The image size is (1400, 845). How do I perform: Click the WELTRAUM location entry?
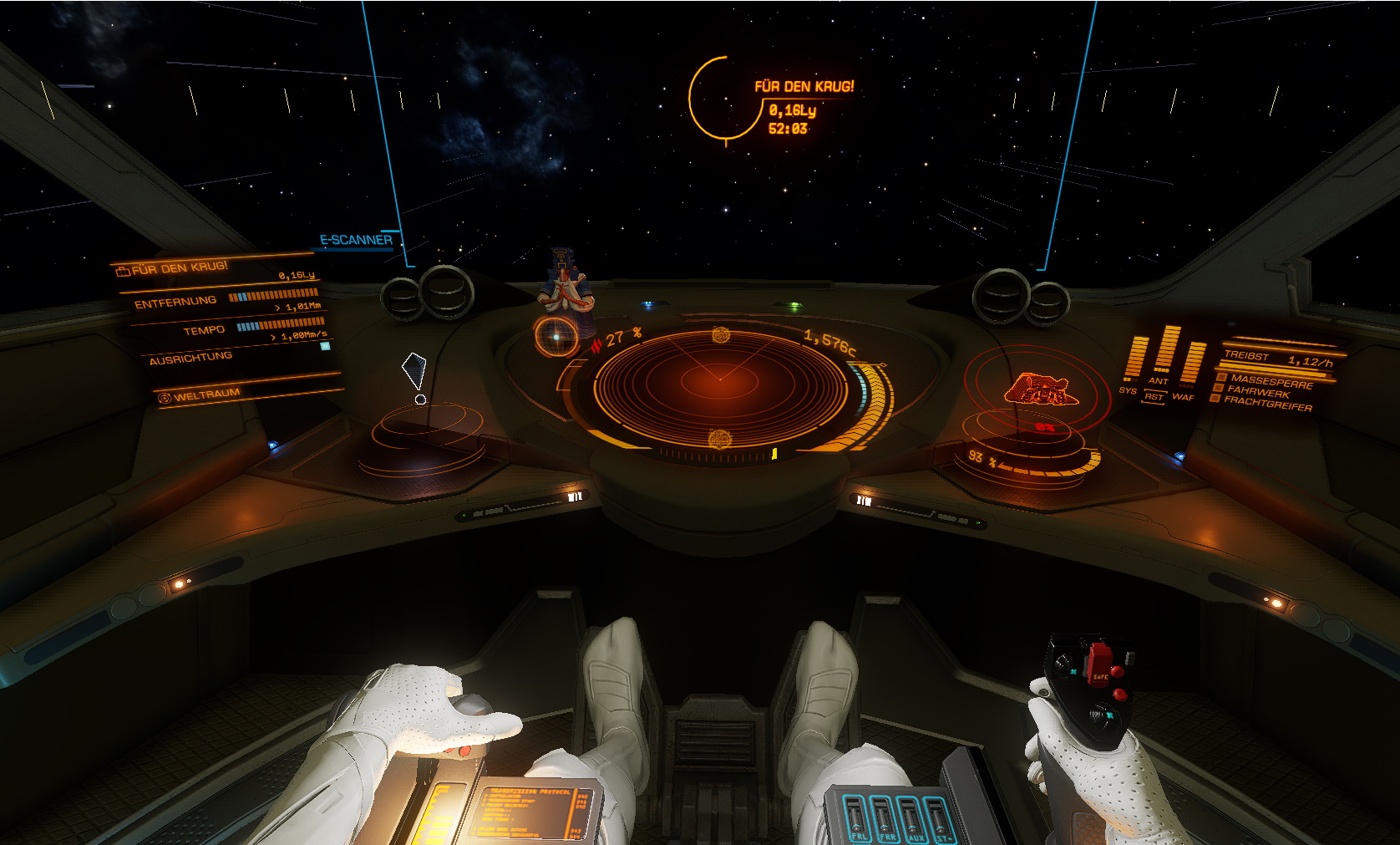click(206, 395)
